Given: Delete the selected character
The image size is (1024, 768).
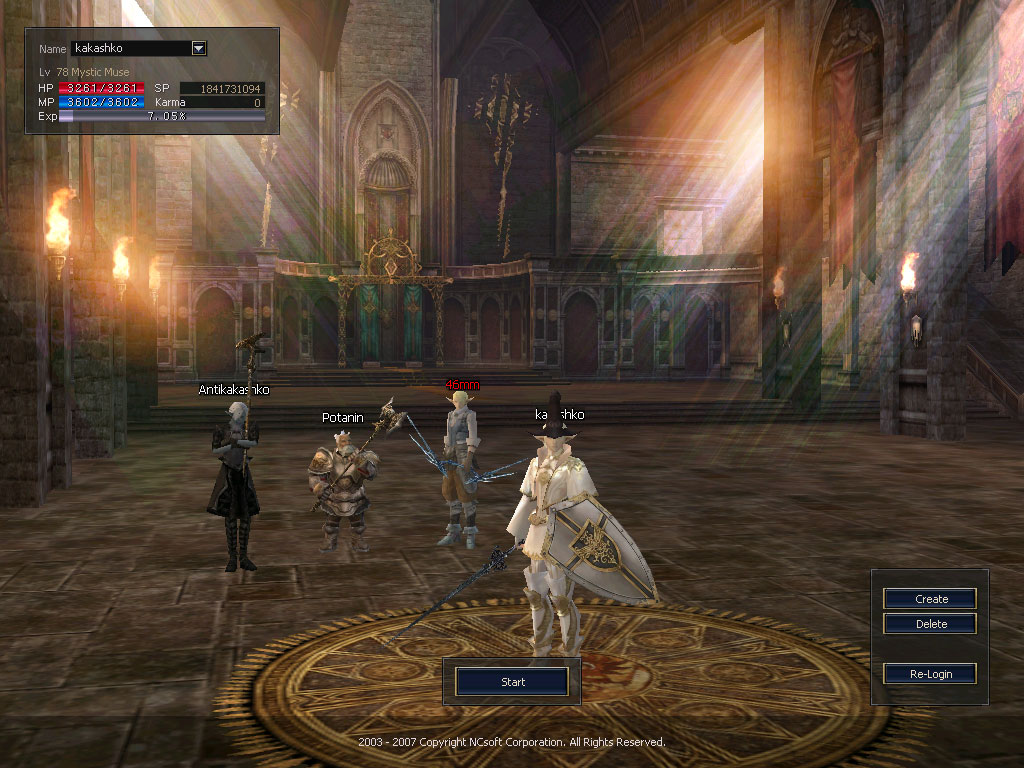Looking at the screenshot, I should 930,624.
